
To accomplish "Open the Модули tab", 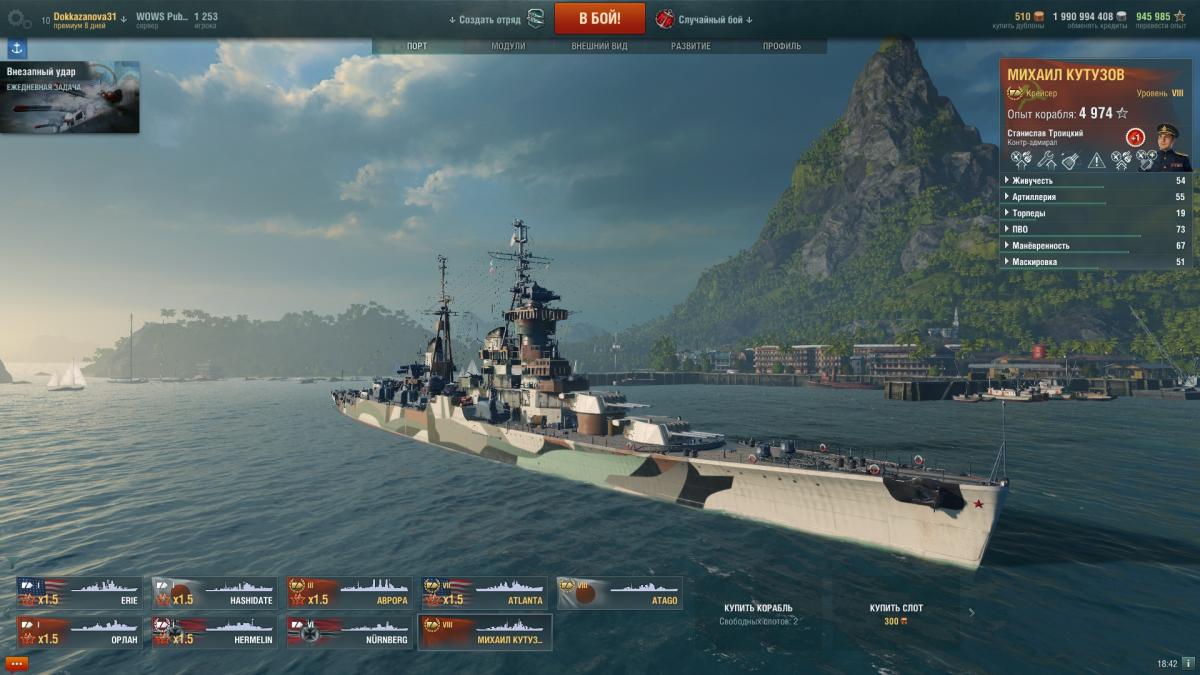I will tap(508, 46).
